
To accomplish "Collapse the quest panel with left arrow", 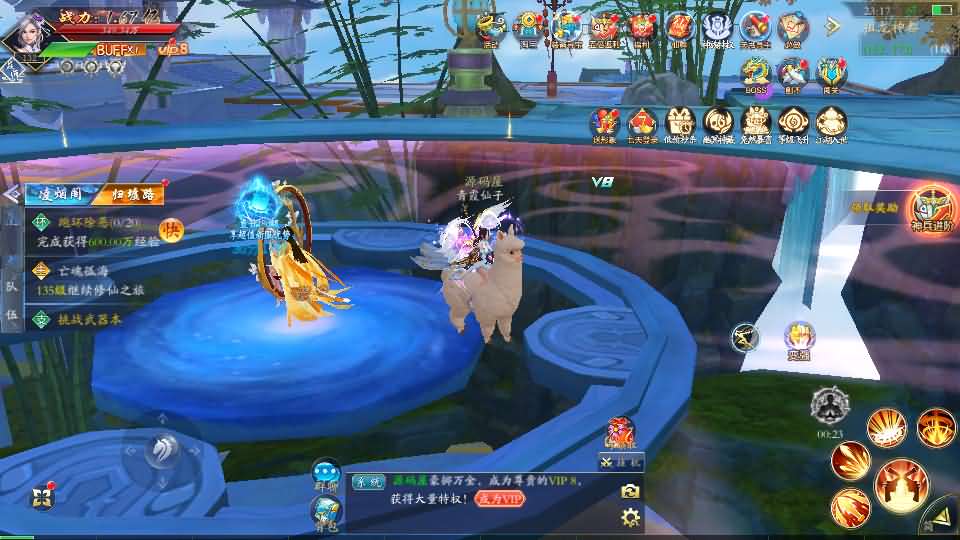I will coord(11,194).
